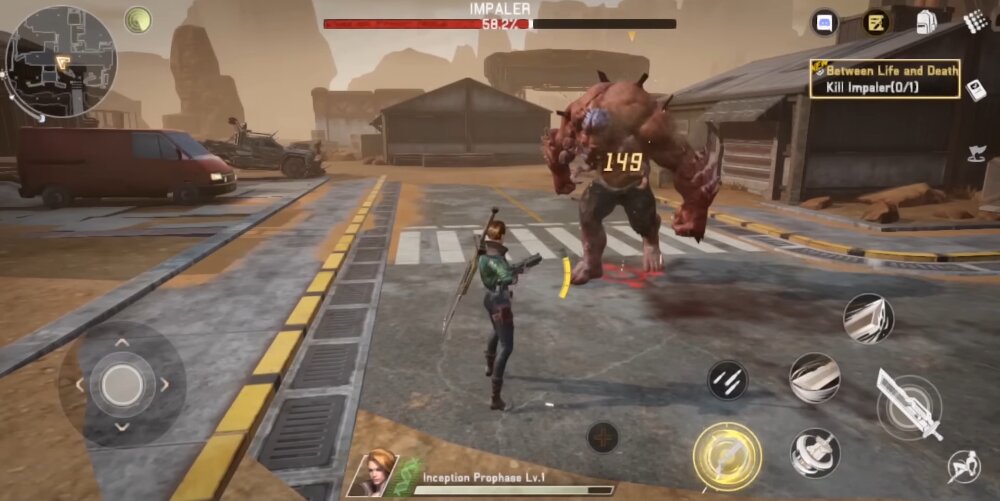Tap the faint crosshair lock-on button
This screenshot has height=501, width=1000.
pos(602,436)
